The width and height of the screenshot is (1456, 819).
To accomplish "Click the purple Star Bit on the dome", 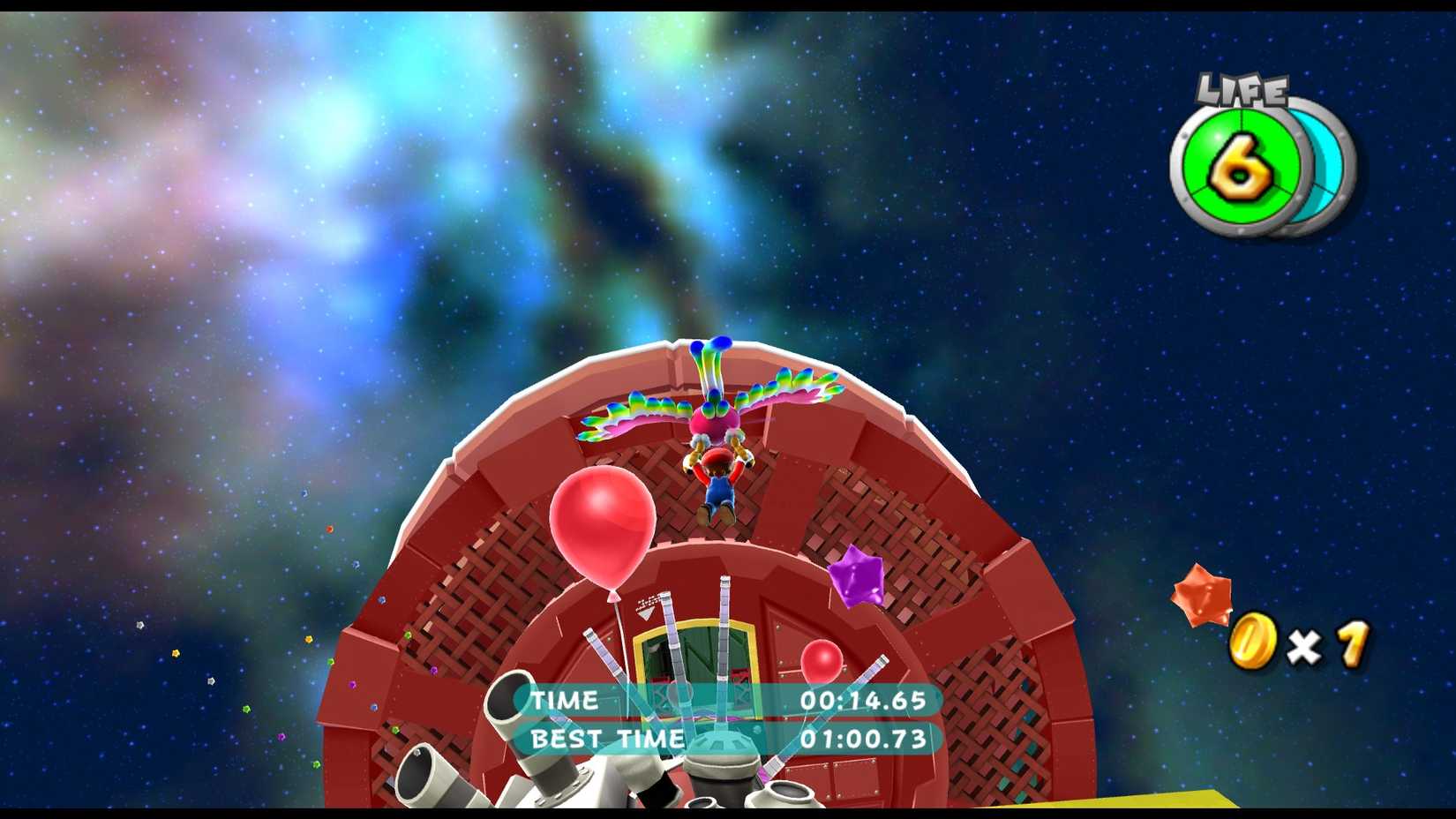I will 856,578.
